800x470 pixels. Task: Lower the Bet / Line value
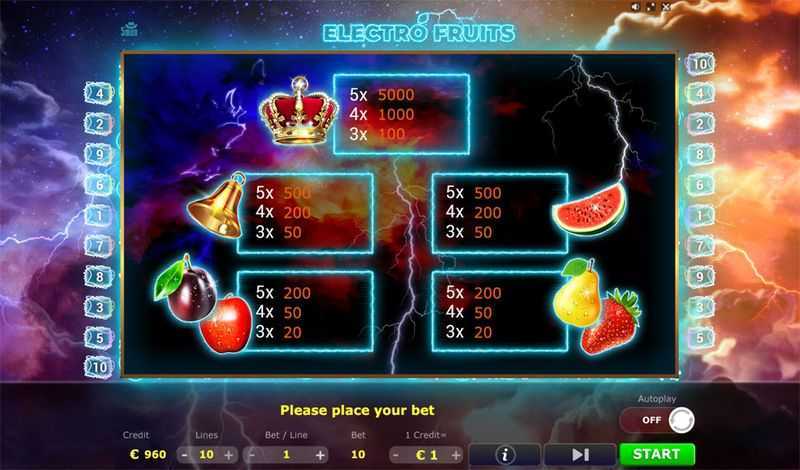[x=253, y=454]
